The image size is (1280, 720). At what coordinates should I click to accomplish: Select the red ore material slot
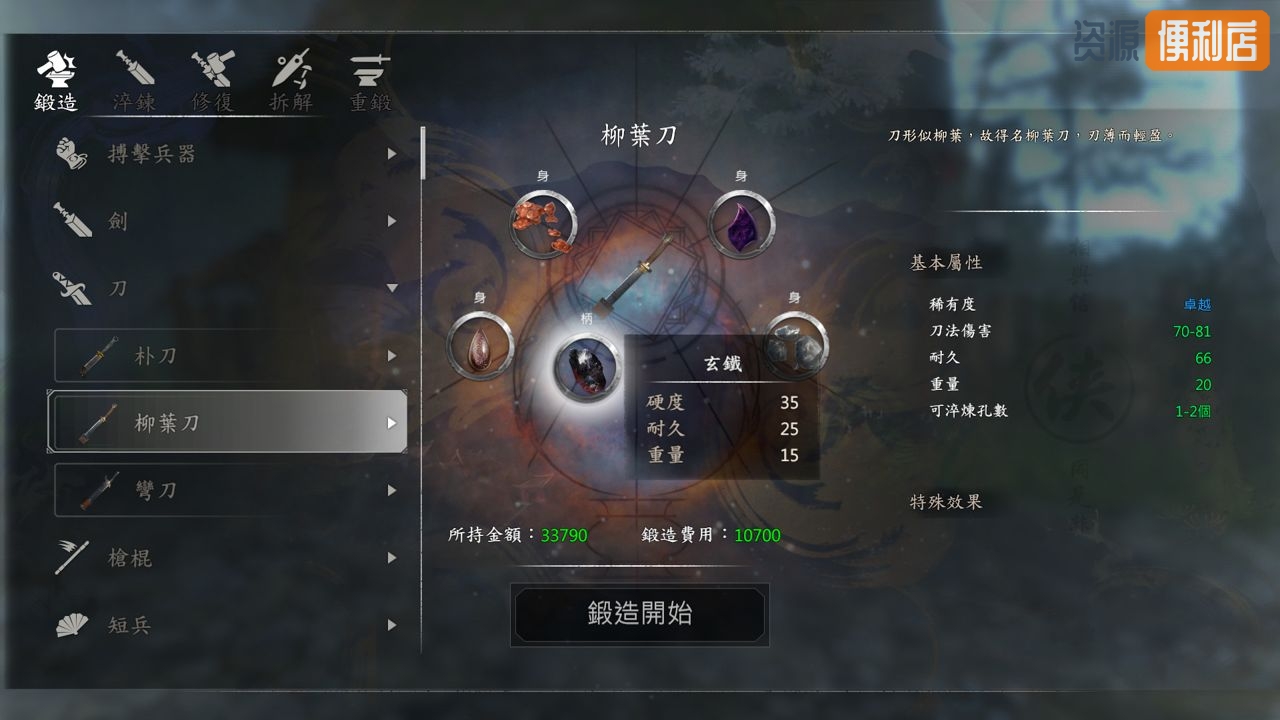543,224
